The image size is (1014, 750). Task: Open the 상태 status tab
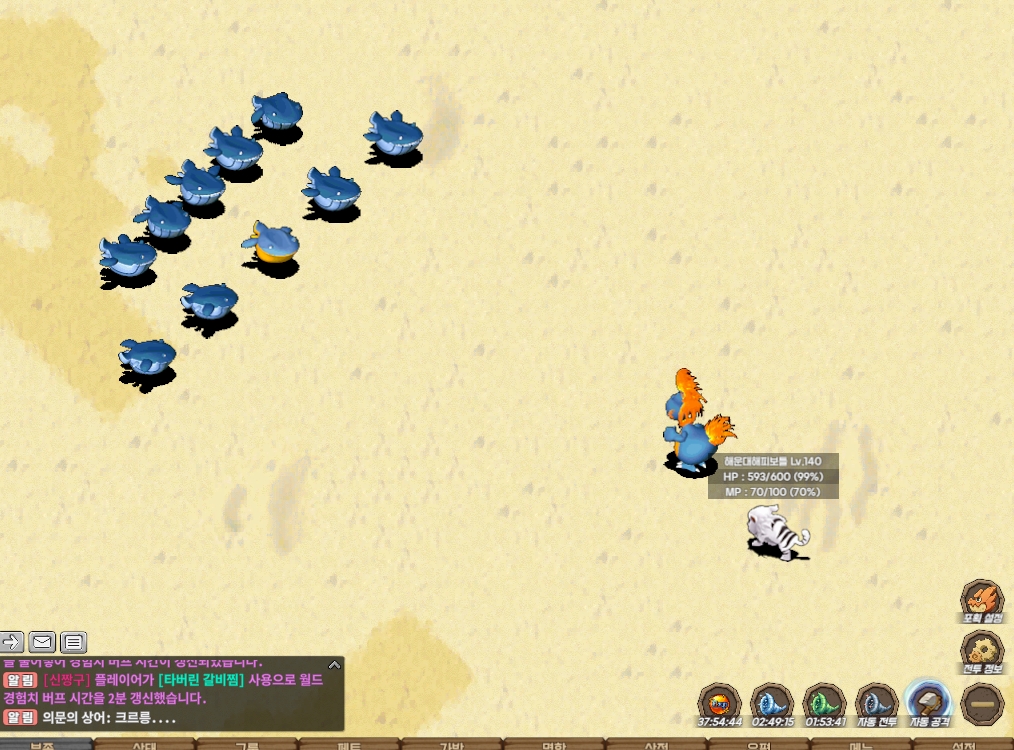click(x=144, y=745)
